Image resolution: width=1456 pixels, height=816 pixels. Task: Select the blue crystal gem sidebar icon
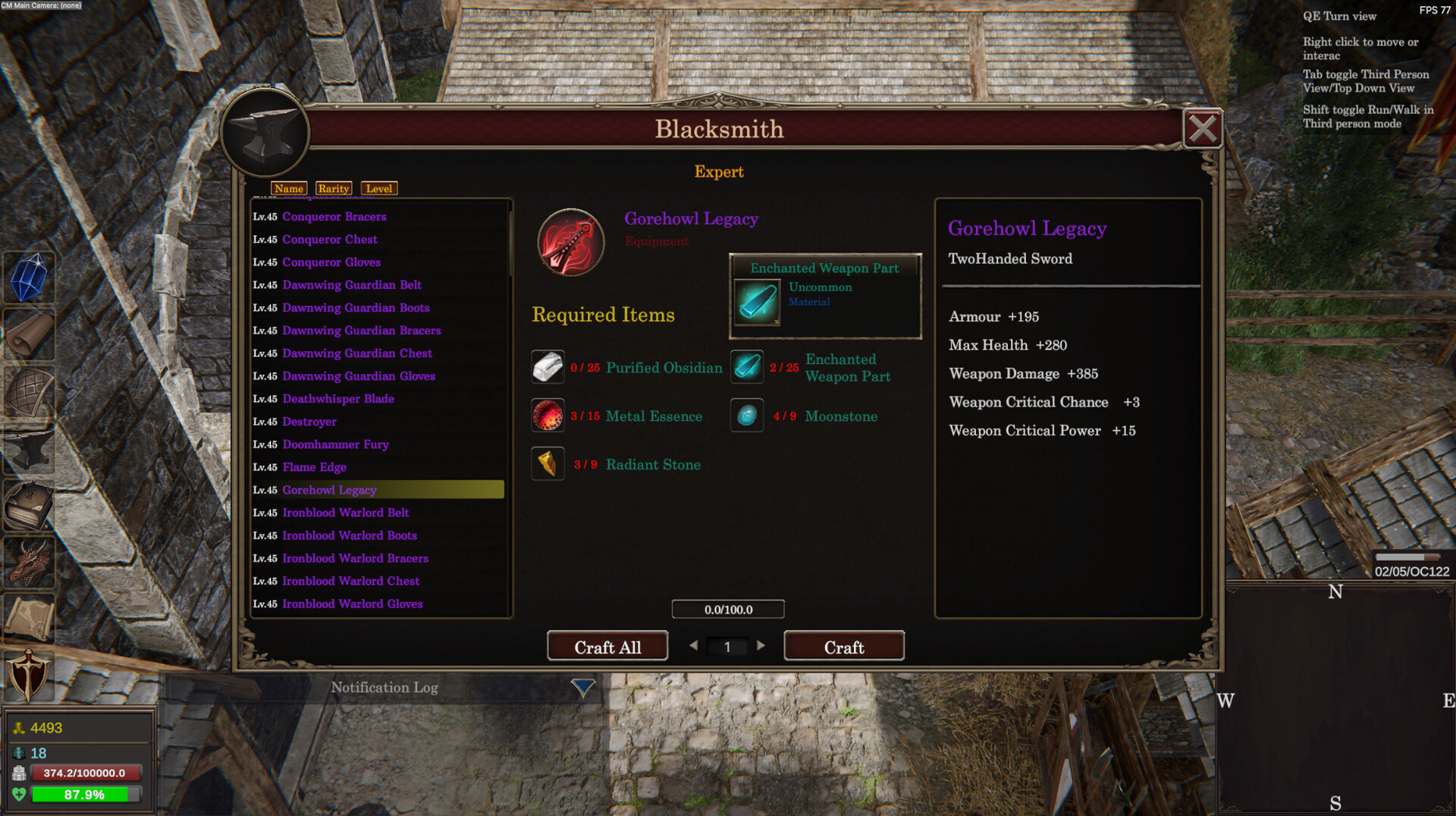tap(28, 278)
